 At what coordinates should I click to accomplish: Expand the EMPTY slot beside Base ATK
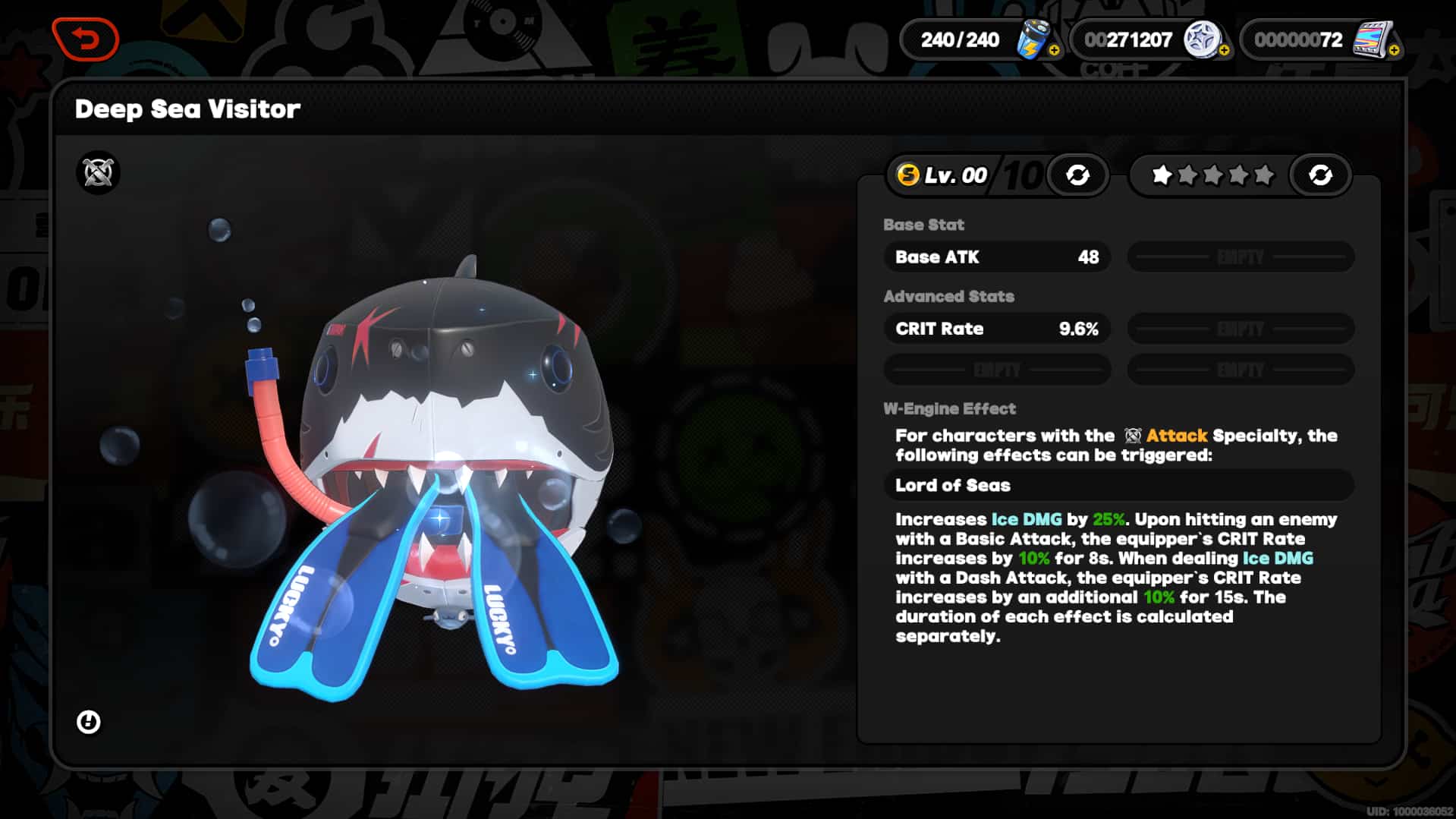point(1240,257)
